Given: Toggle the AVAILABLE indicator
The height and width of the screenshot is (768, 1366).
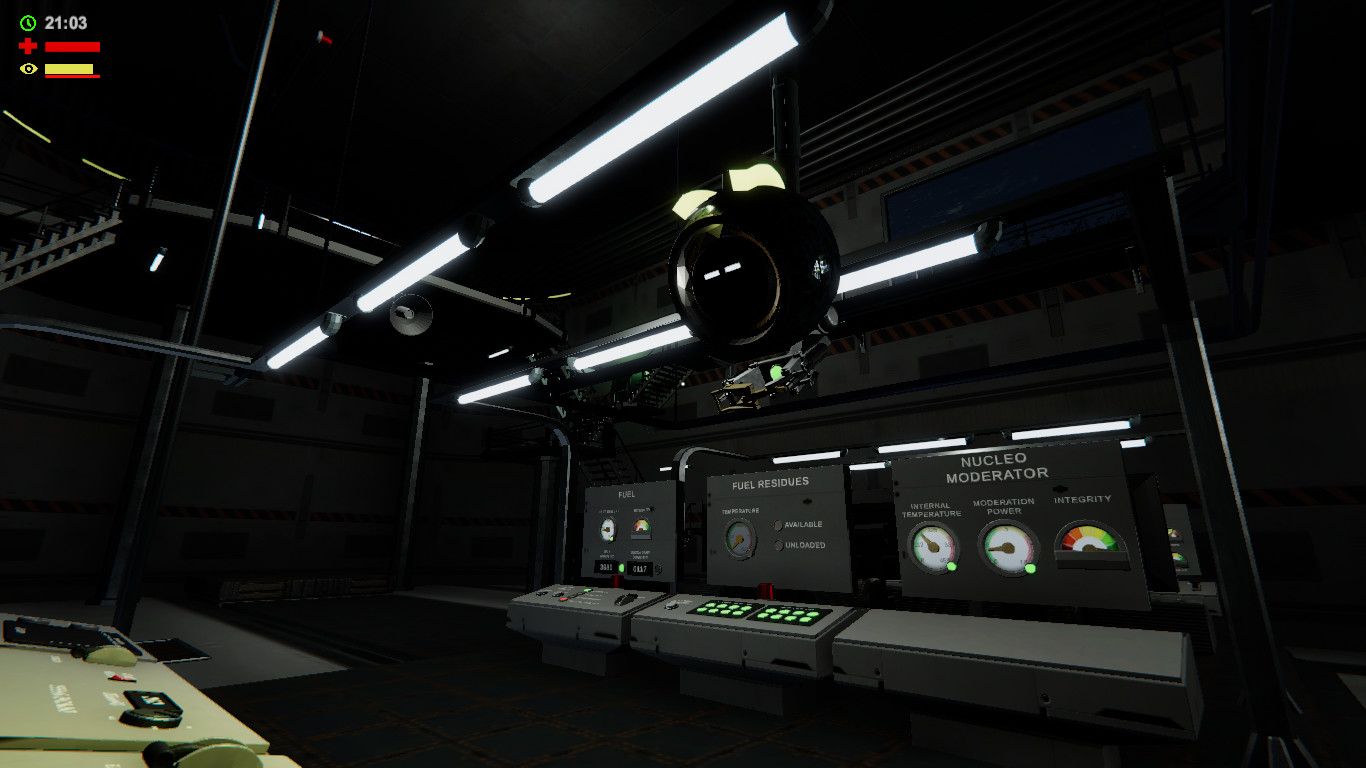Looking at the screenshot, I should coord(779,525).
